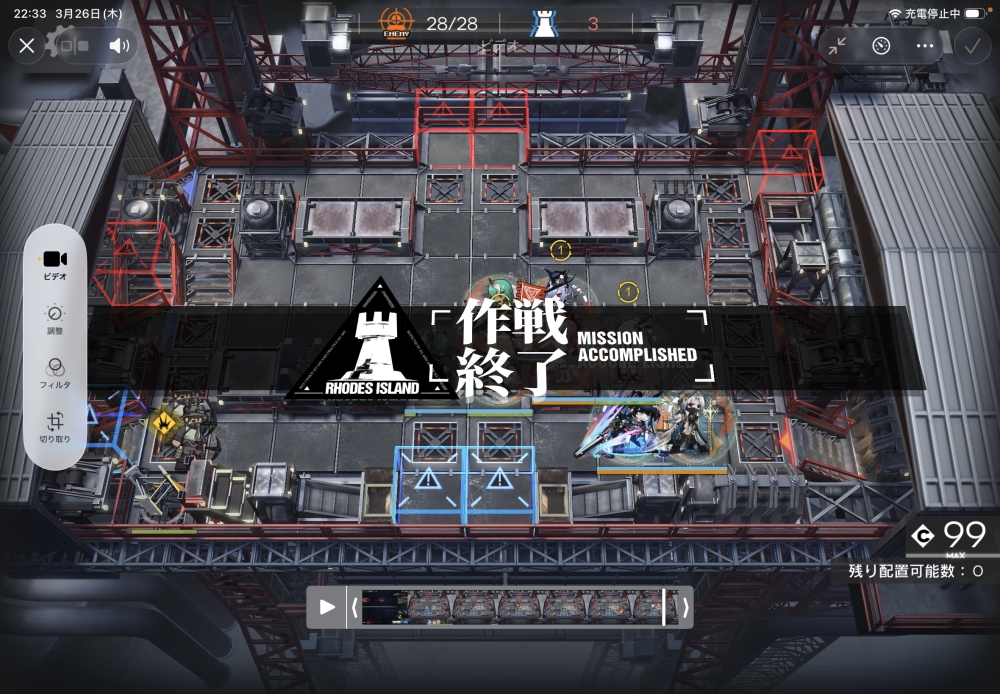Switch to the 調整 adjustments tab

point(55,319)
